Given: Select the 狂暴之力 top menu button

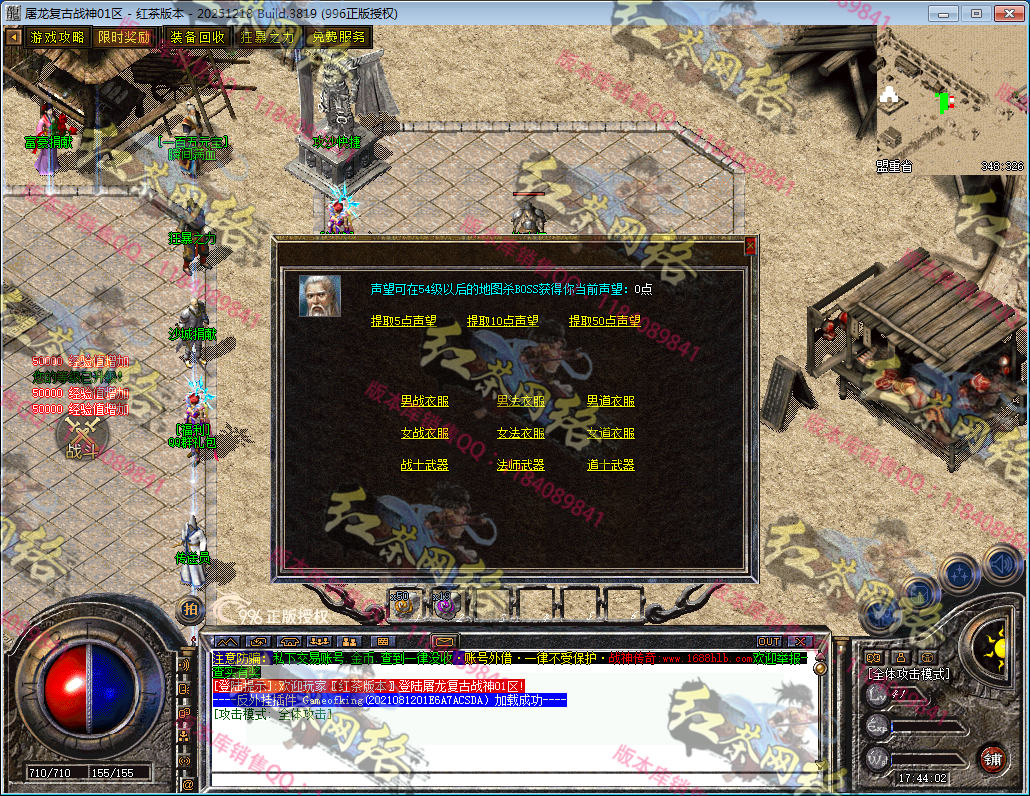Looking at the screenshot, I should [268, 37].
